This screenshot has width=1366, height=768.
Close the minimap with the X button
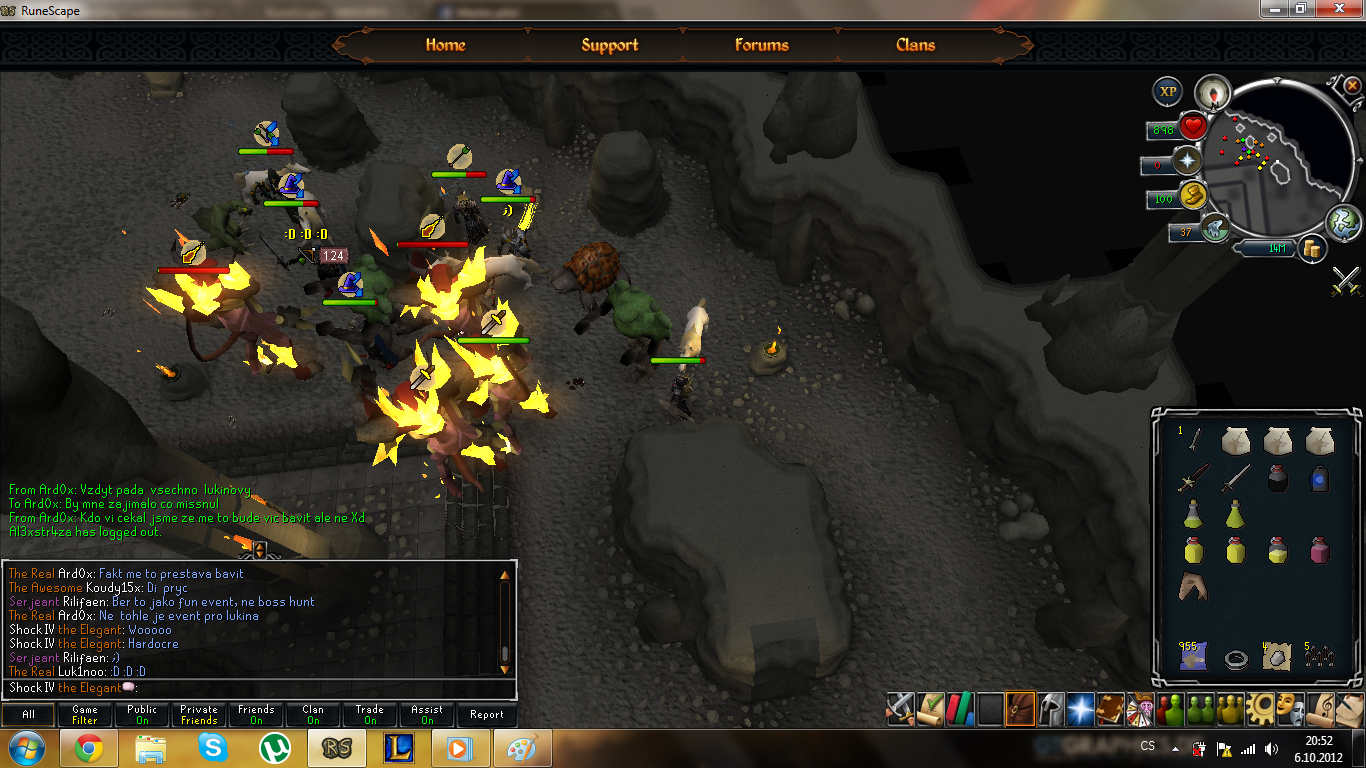(1352, 86)
